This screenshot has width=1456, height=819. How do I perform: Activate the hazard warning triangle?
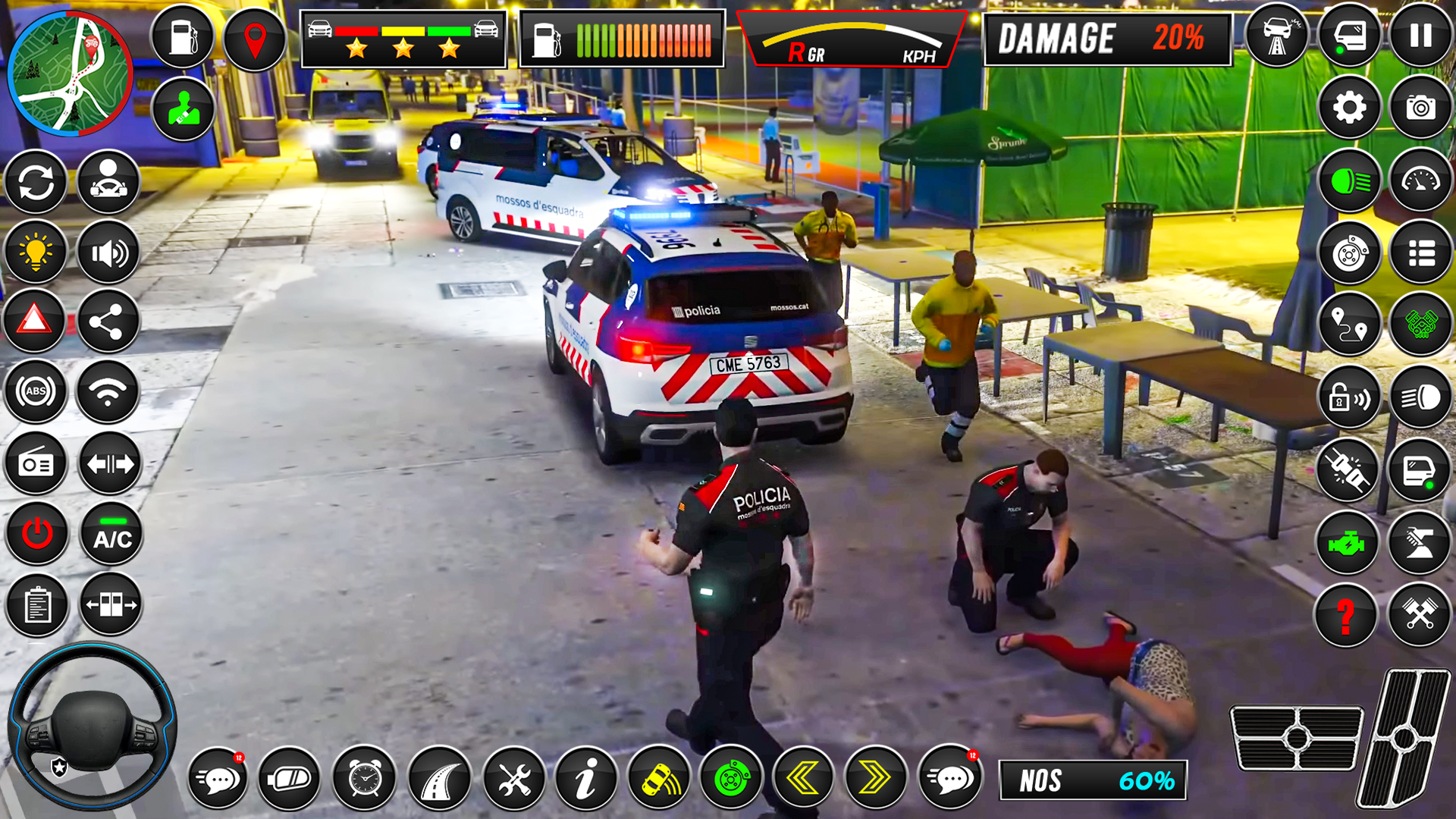pos(35,321)
